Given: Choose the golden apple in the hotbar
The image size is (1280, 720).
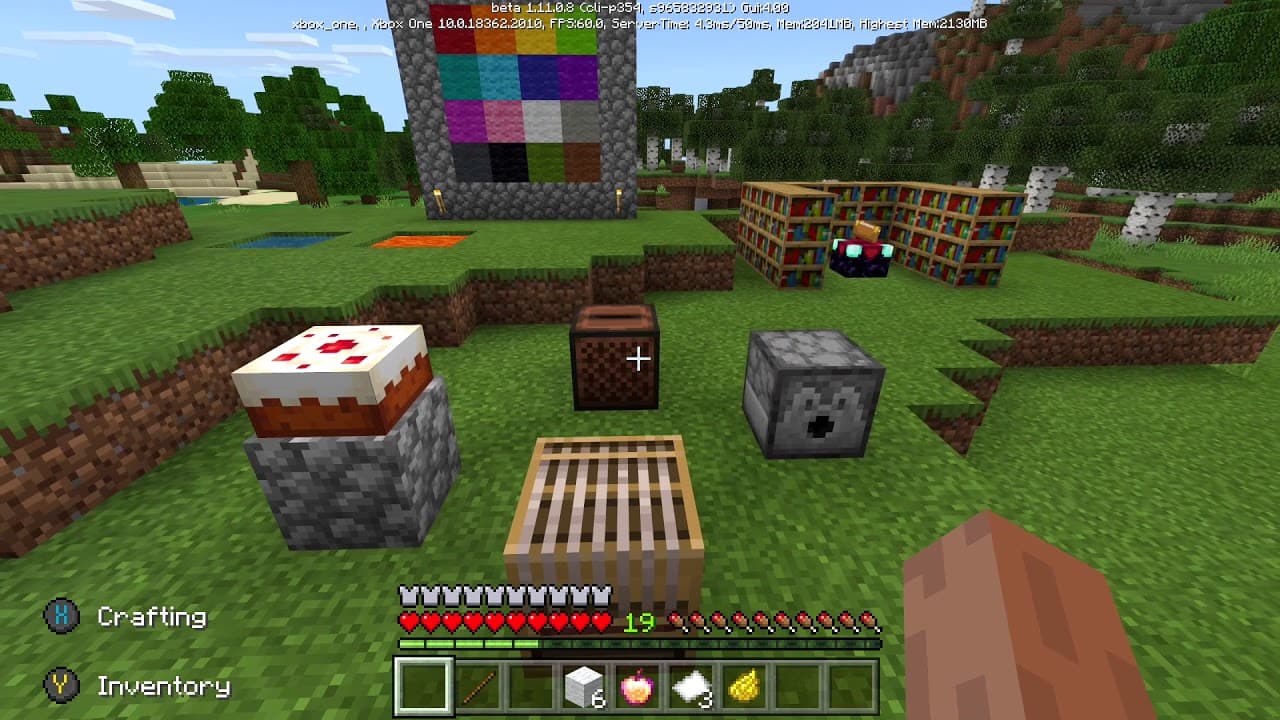Looking at the screenshot, I should (638, 687).
